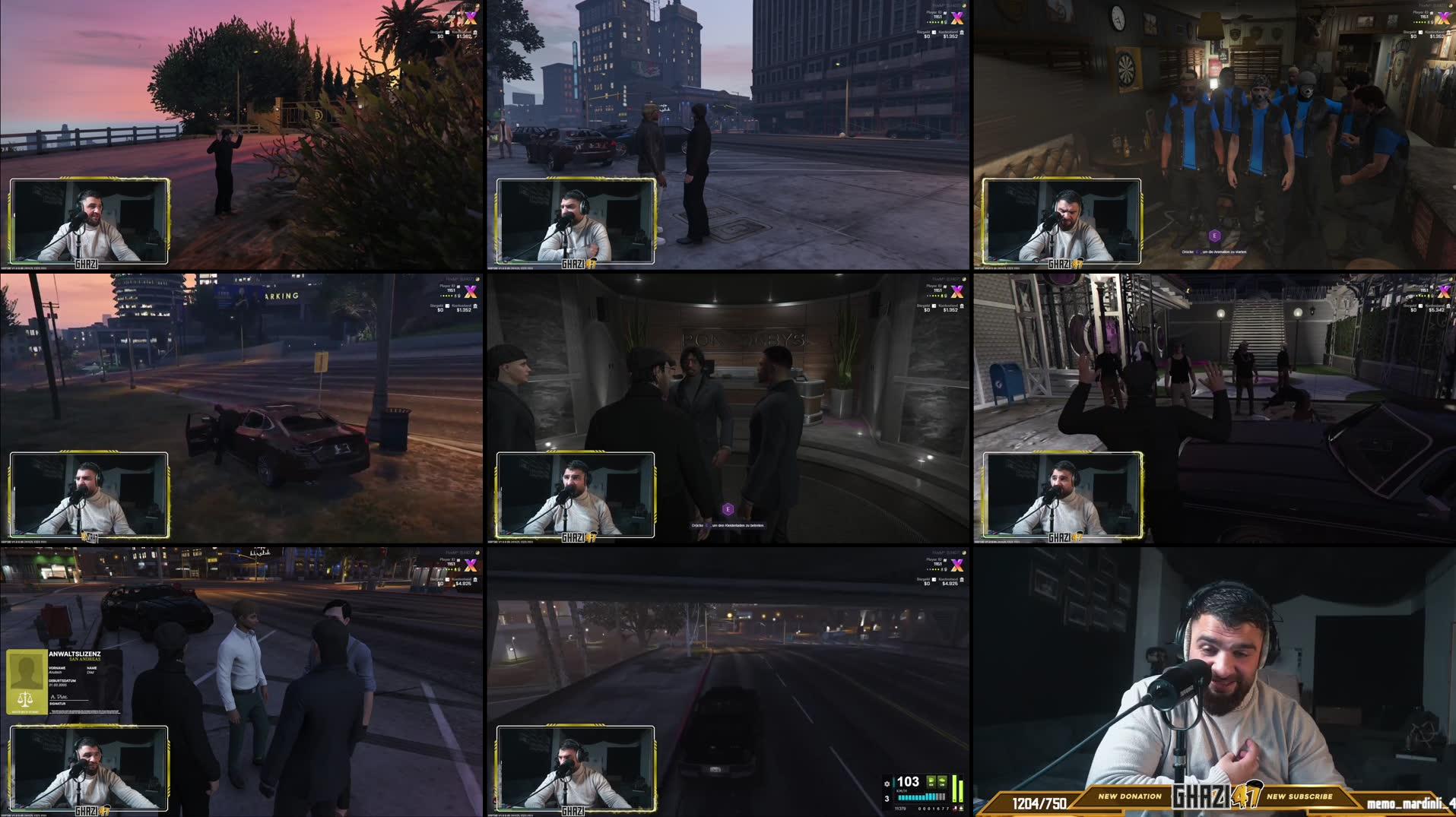
Task: Toggle the headlights indicator on the speedometer
Action: (x=942, y=782)
